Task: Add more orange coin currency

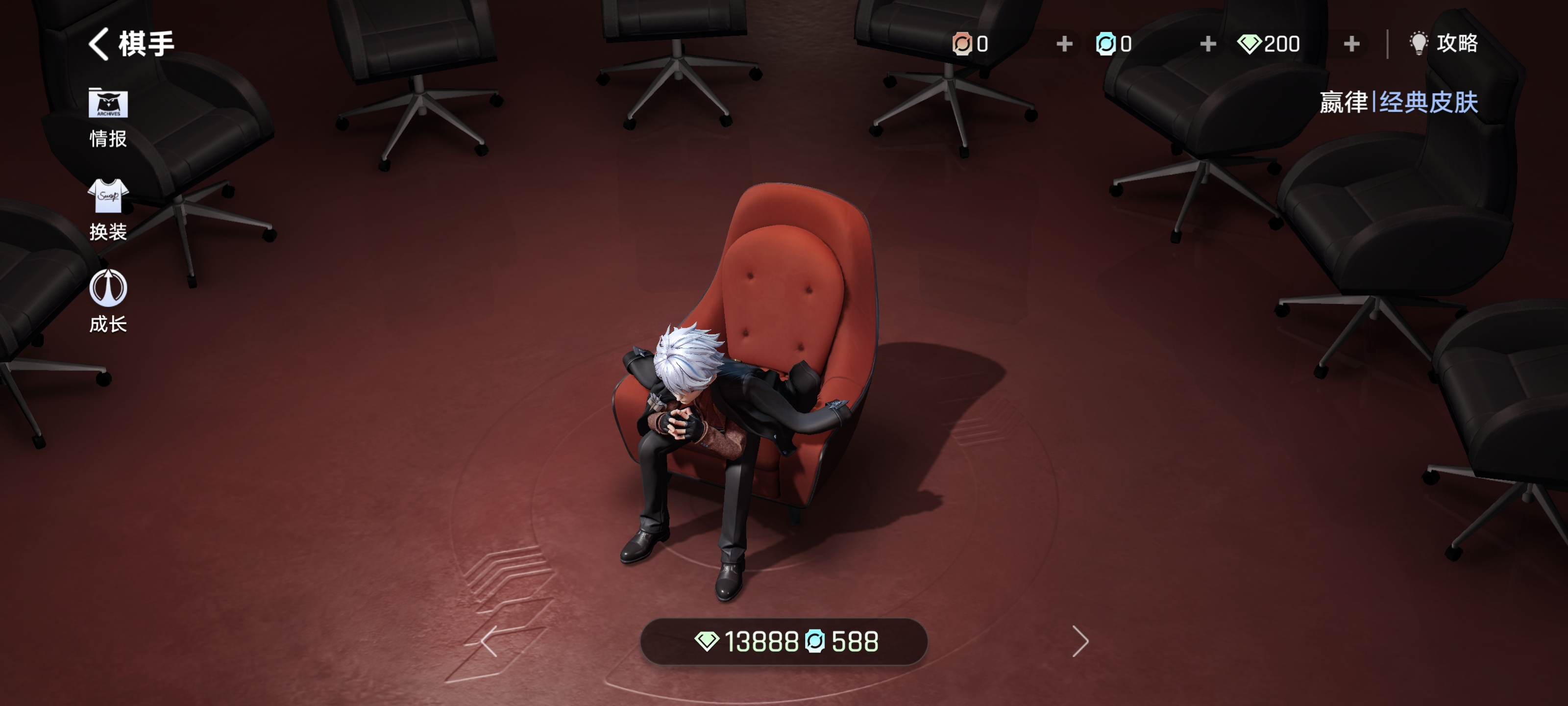Action: 1064,44
